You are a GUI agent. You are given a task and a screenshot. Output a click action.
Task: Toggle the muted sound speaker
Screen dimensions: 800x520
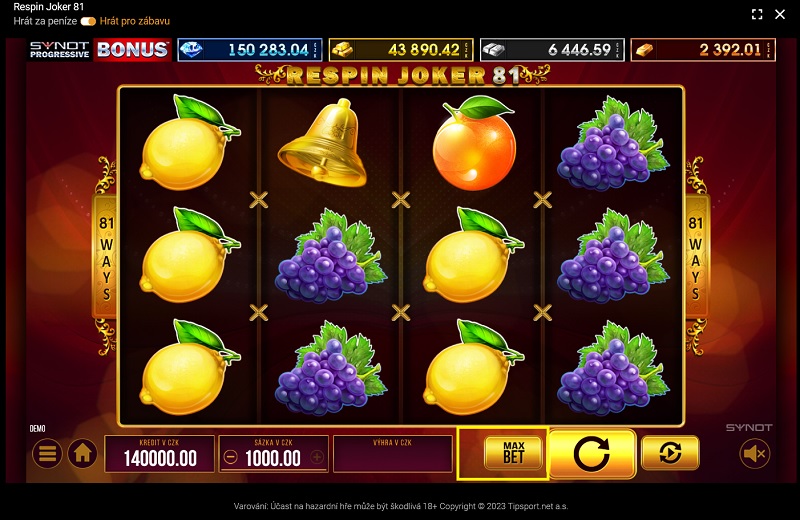click(x=755, y=454)
